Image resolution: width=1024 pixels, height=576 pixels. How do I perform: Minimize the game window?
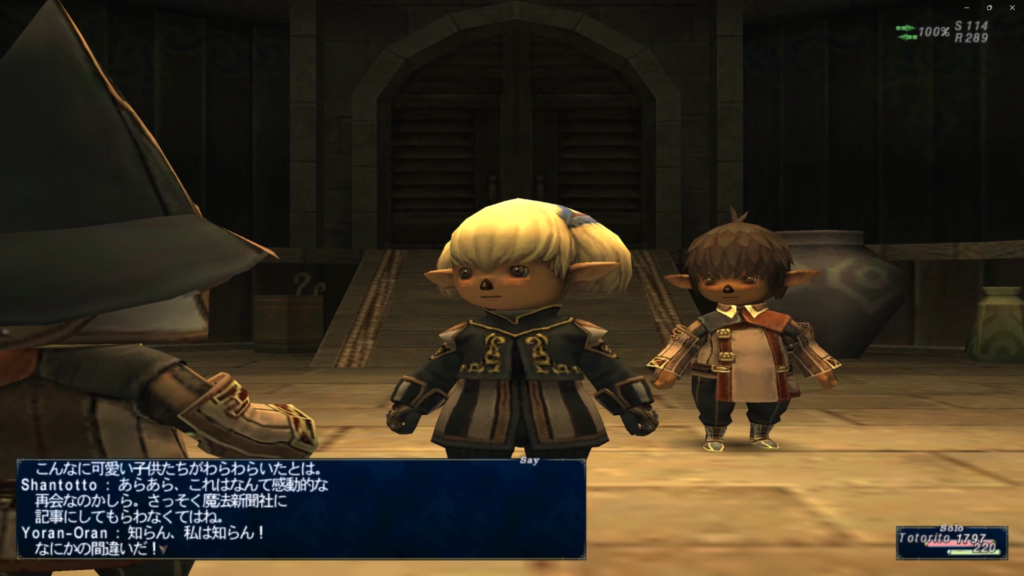click(967, 7)
